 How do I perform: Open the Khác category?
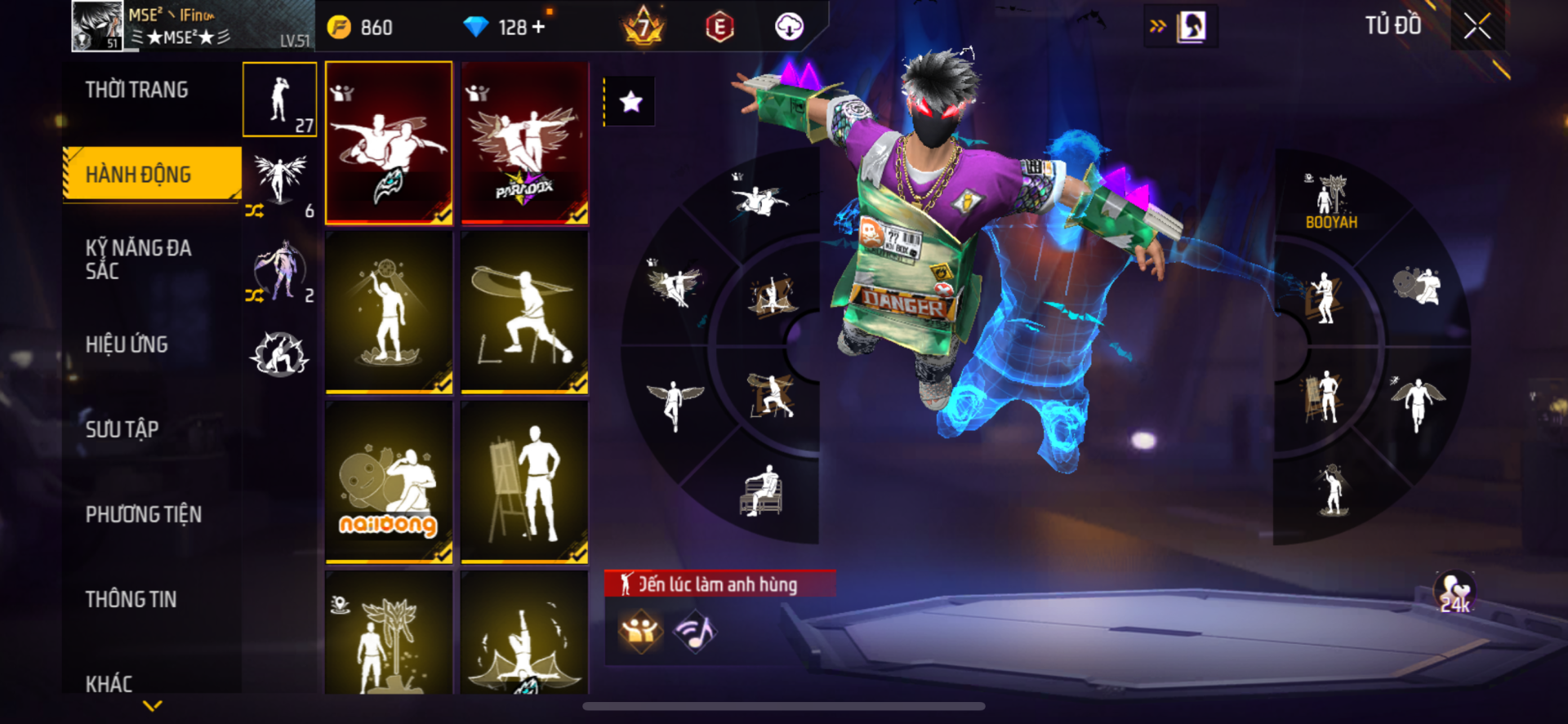pos(109,682)
